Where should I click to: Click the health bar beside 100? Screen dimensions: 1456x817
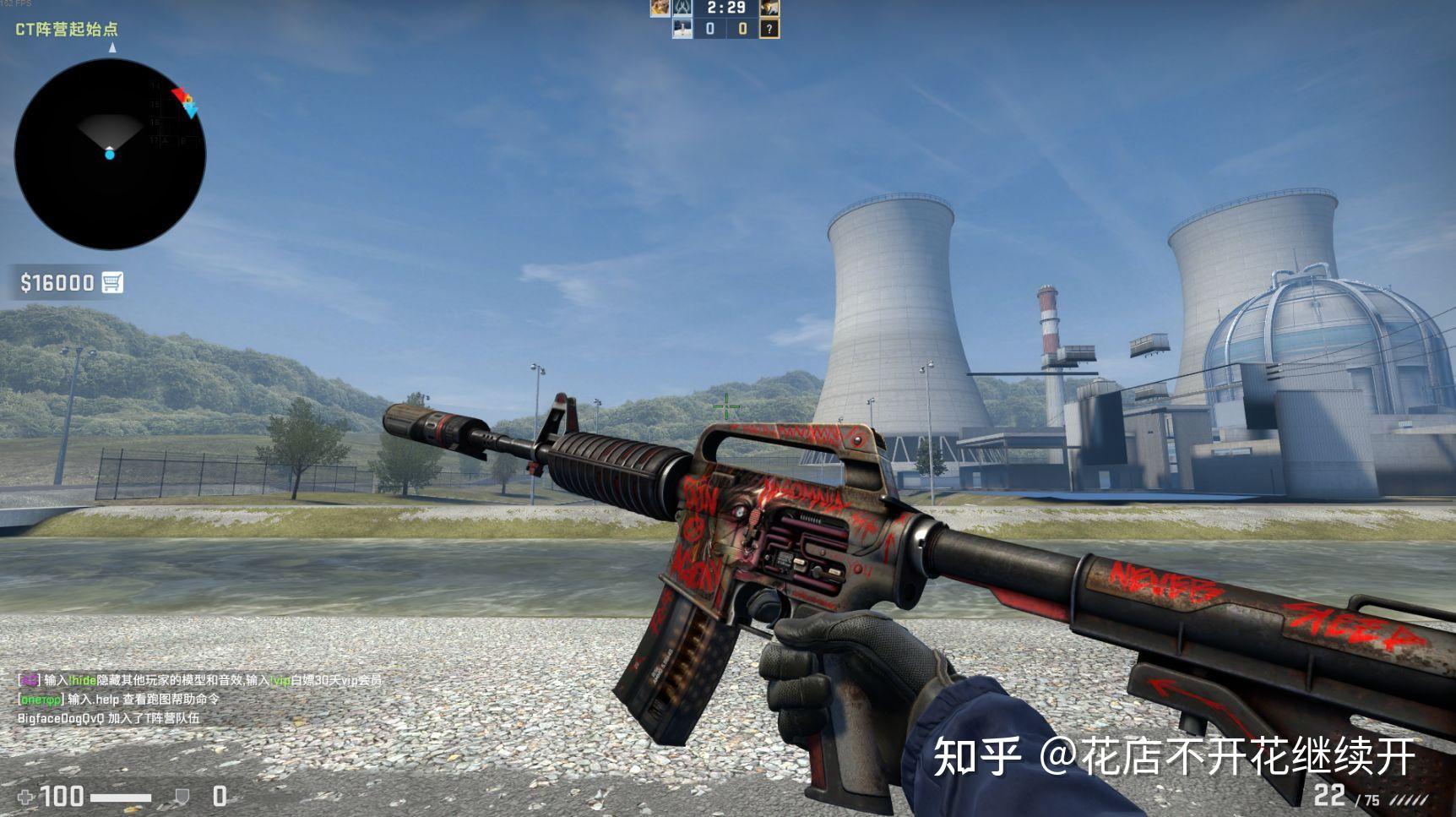tap(120, 797)
